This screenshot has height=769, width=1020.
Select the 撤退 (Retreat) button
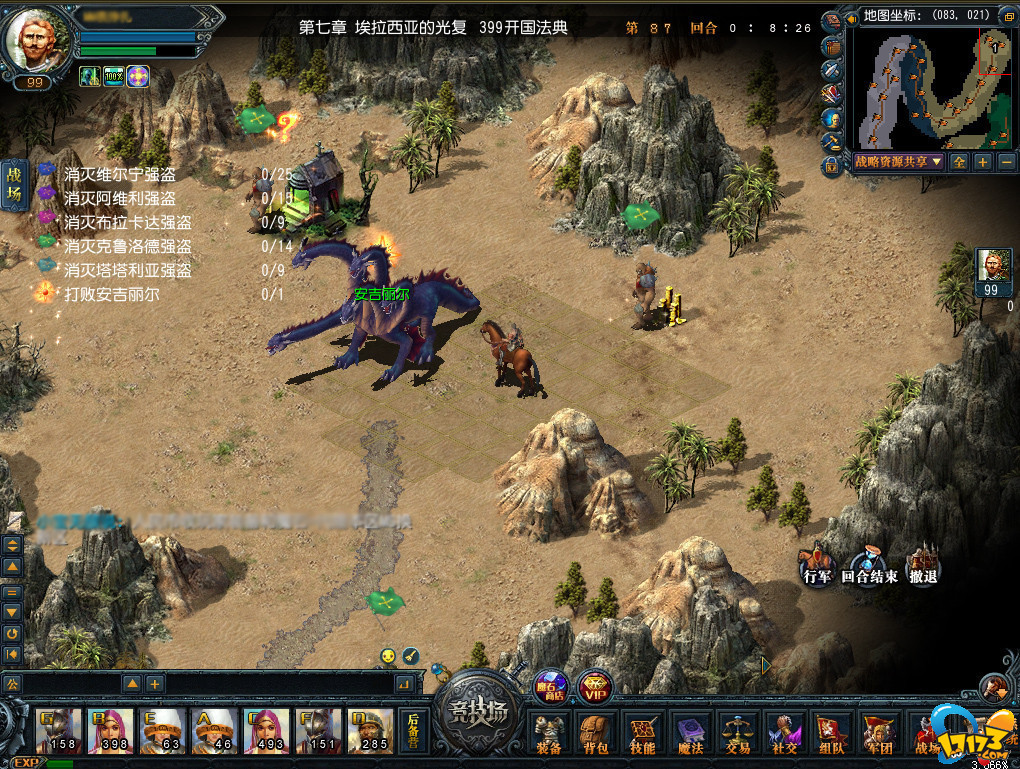(923, 566)
